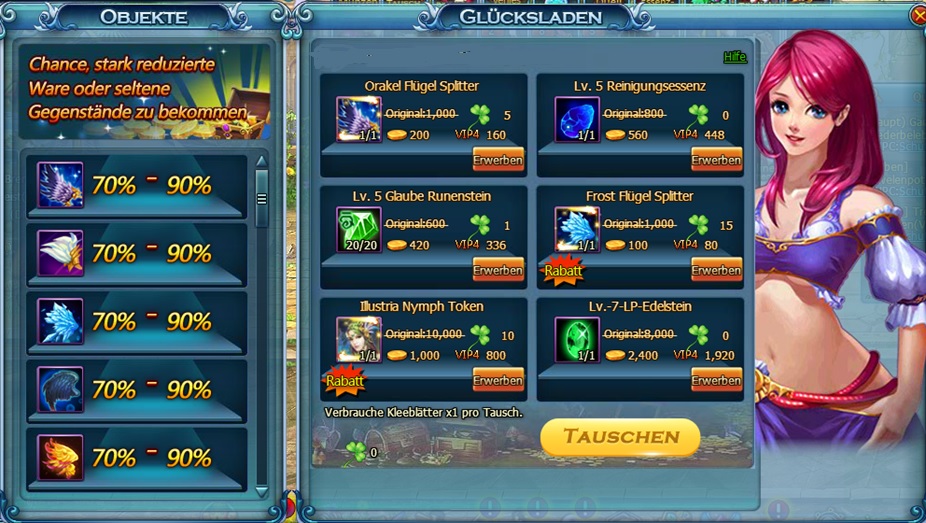Buy the Lv.-7-LP-Edelstein
Screen dimensions: 926x523
(716, 380)
